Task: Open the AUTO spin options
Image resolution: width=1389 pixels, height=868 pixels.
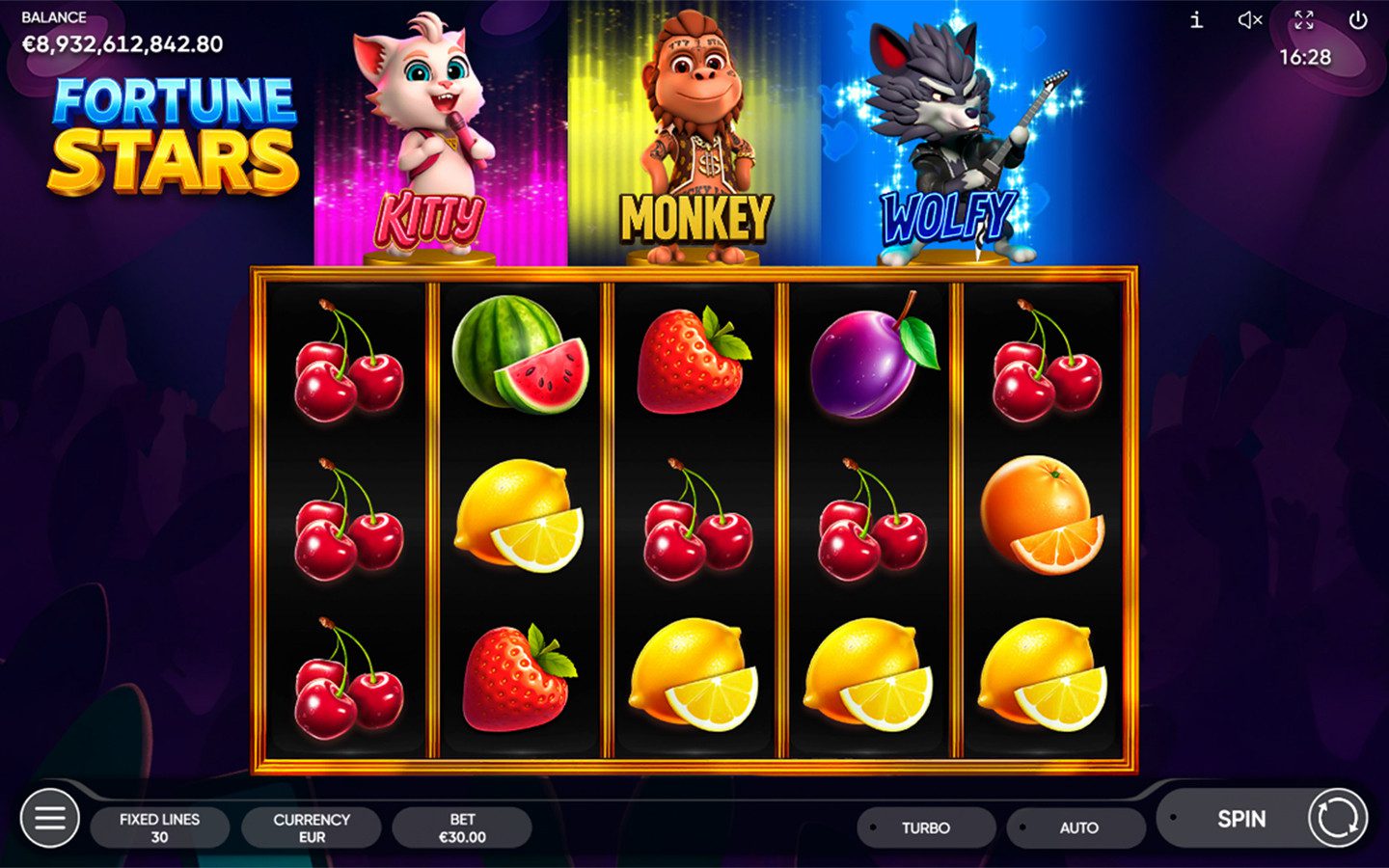Action: point(1077,827)
